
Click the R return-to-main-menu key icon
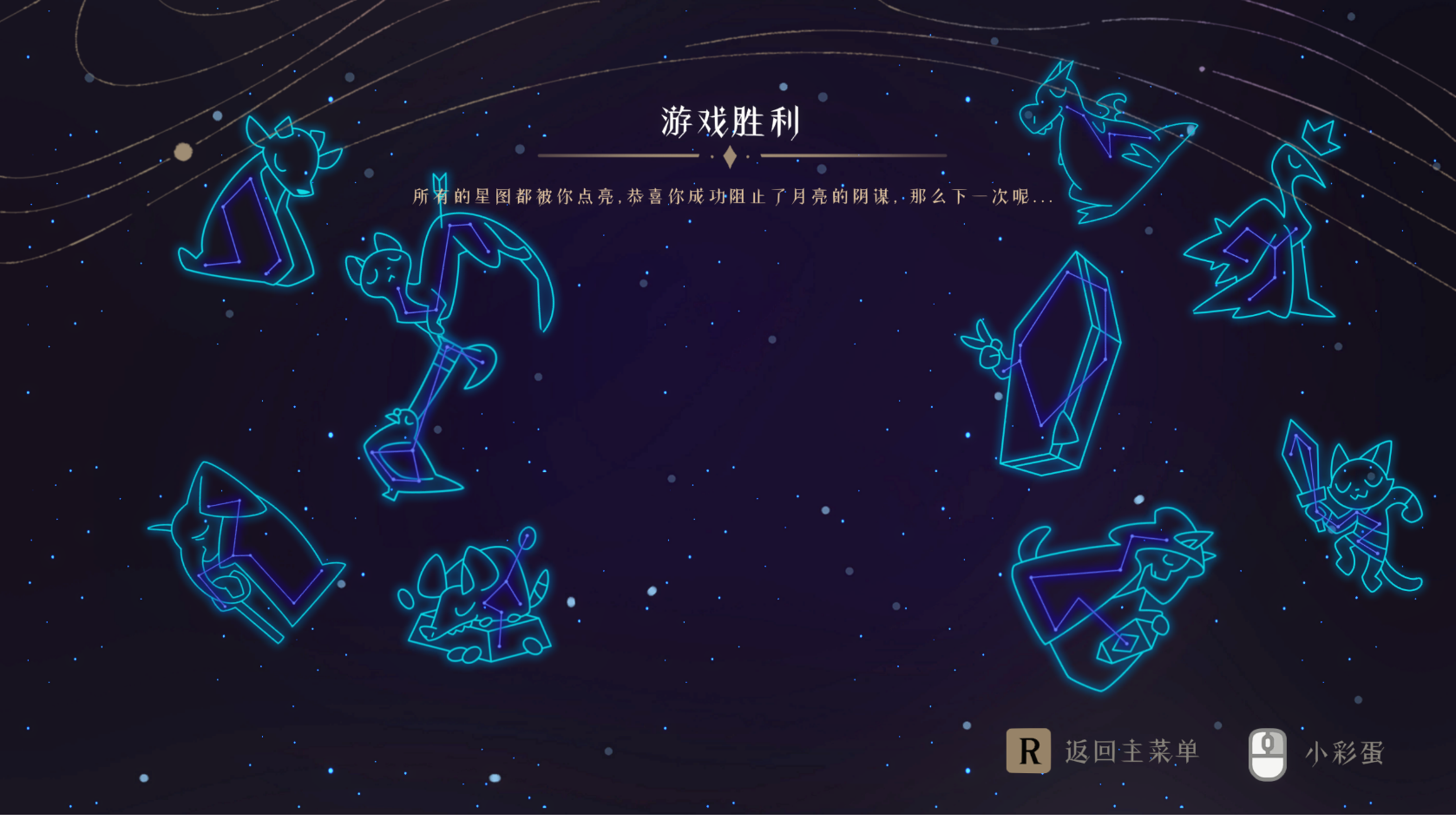1029,752
